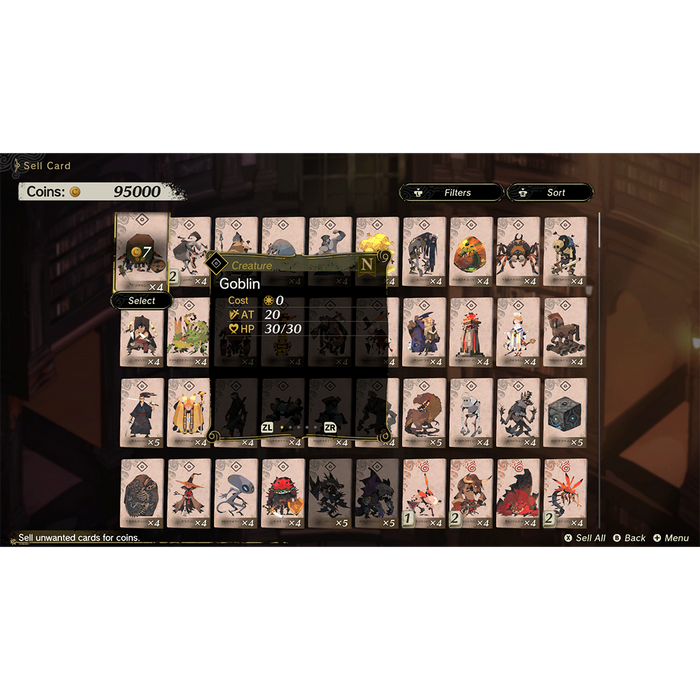Select the white skeleton card

coord(471,412)
